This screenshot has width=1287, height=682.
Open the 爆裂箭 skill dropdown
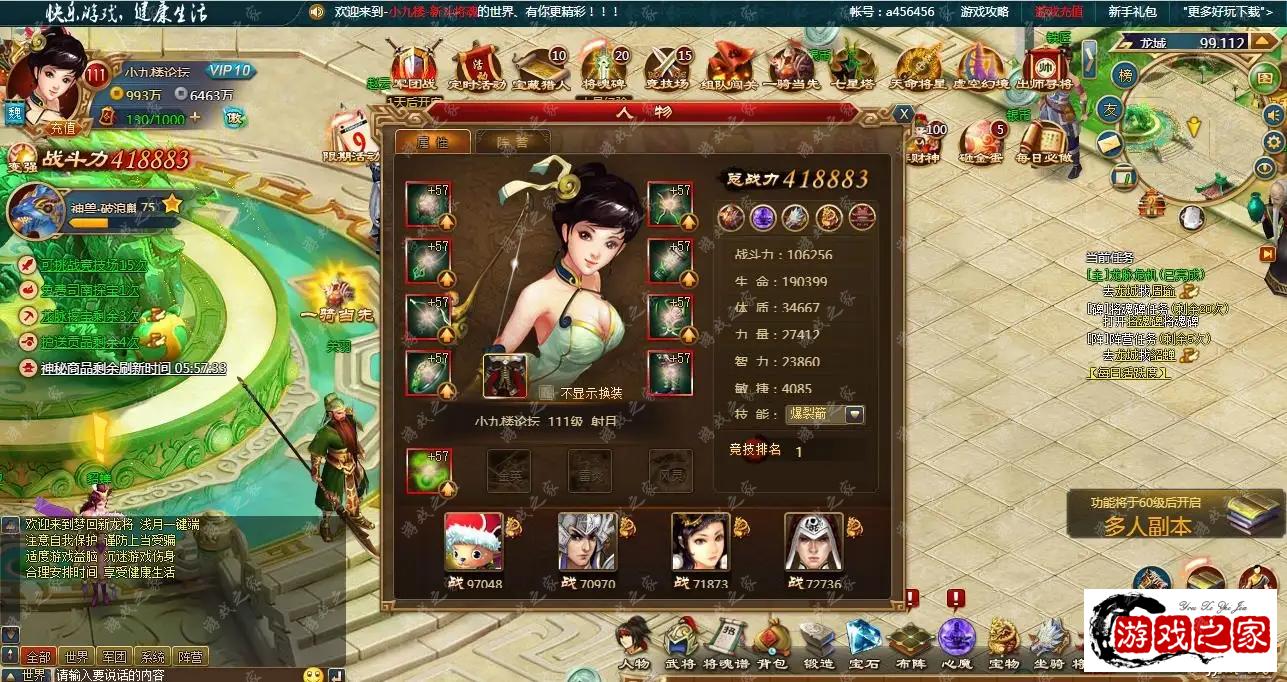(x=854, y=414)
